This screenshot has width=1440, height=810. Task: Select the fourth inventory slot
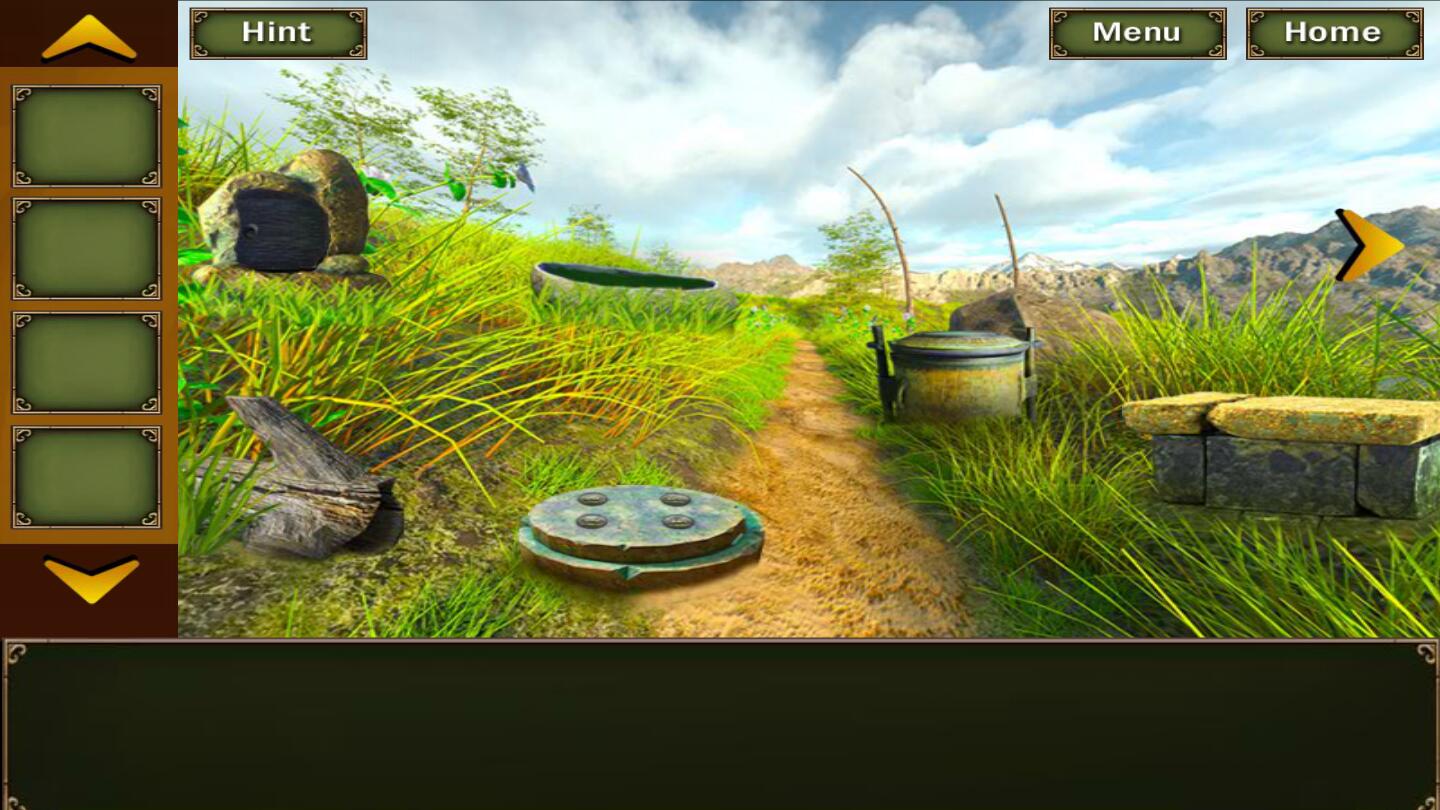click(85, 476)
